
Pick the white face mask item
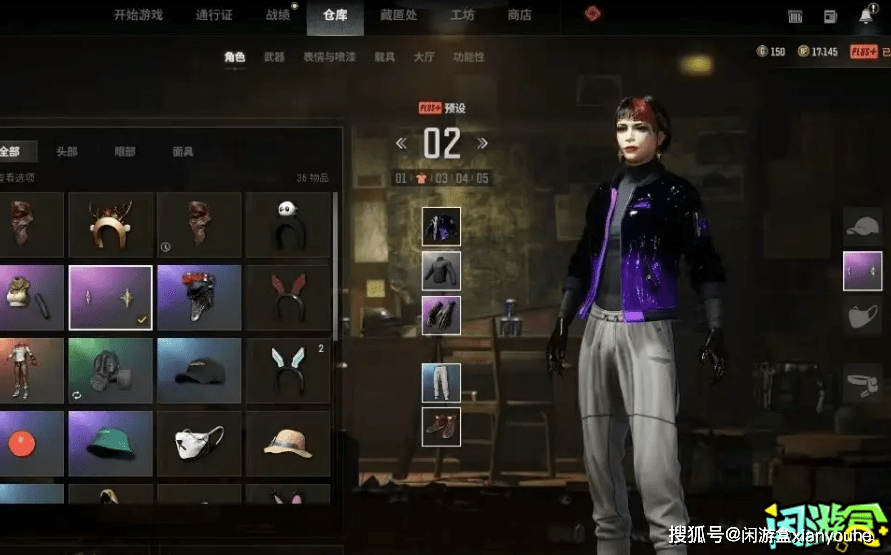(x=199, y=443)
